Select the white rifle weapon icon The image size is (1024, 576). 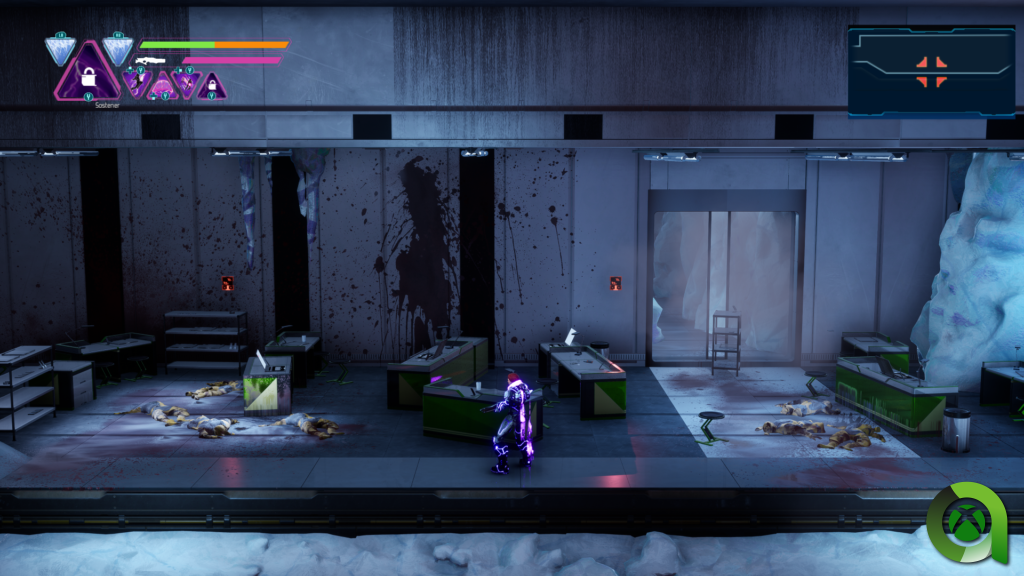[x=149, y=61]
